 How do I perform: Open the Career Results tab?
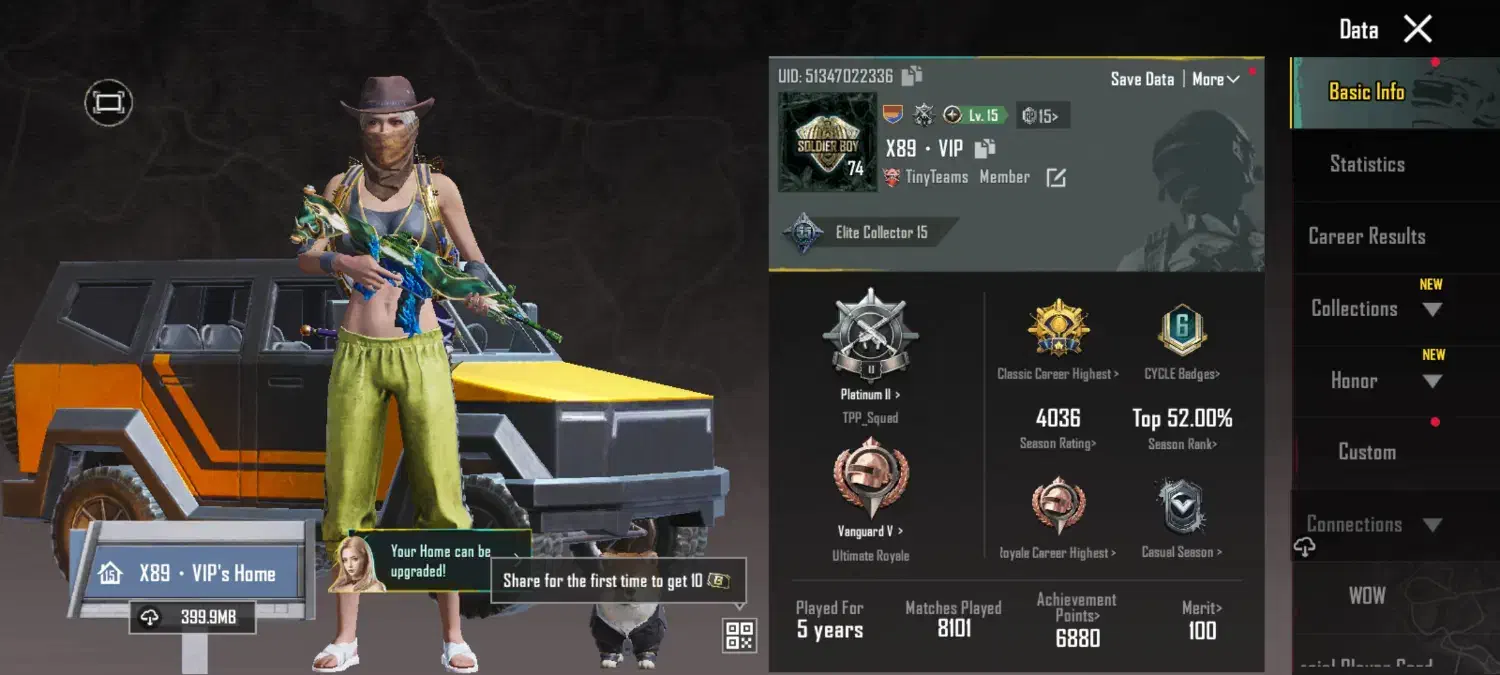coord(1367,237)
